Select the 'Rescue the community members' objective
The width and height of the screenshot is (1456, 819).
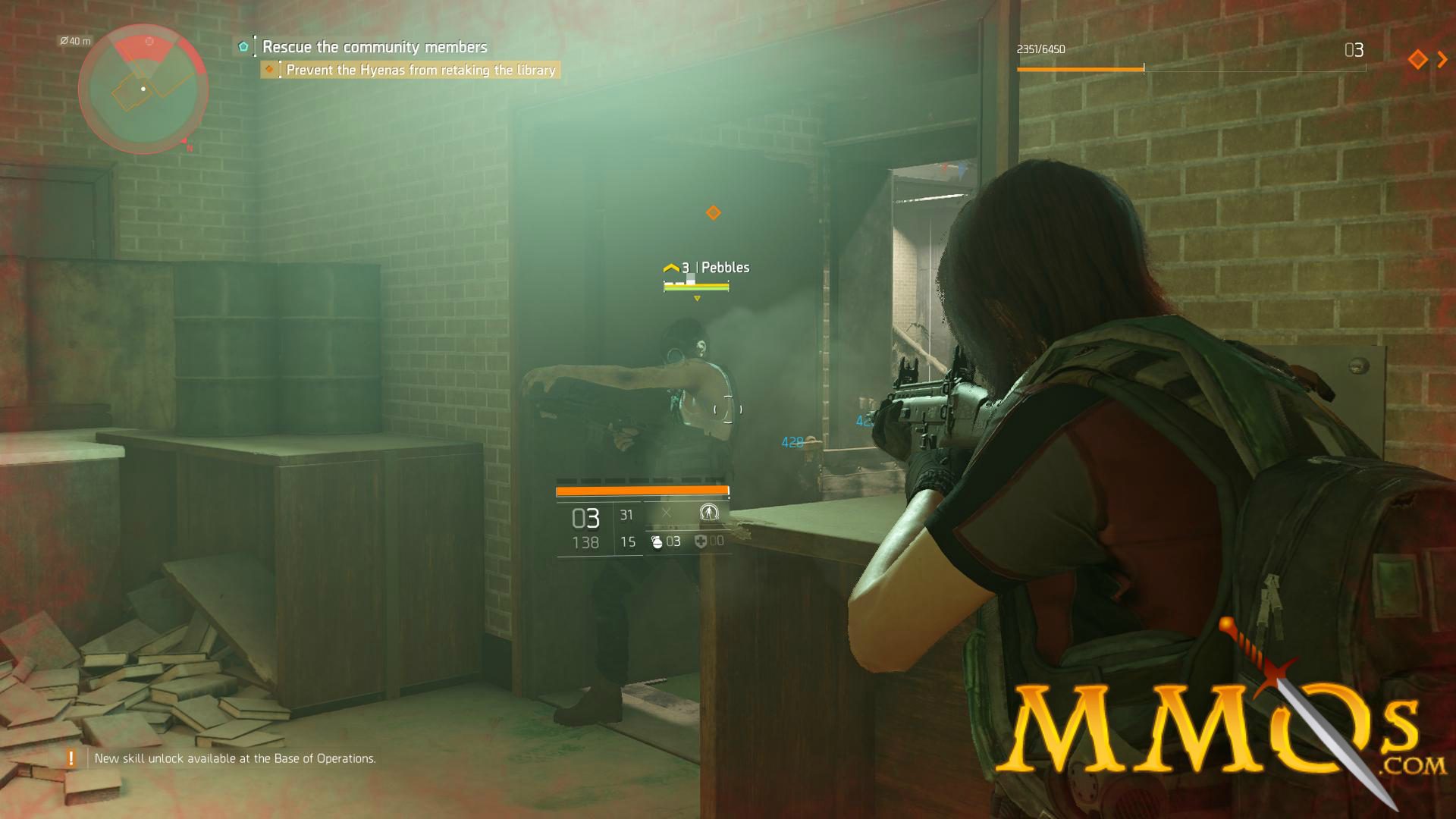[x=375, y=47]
